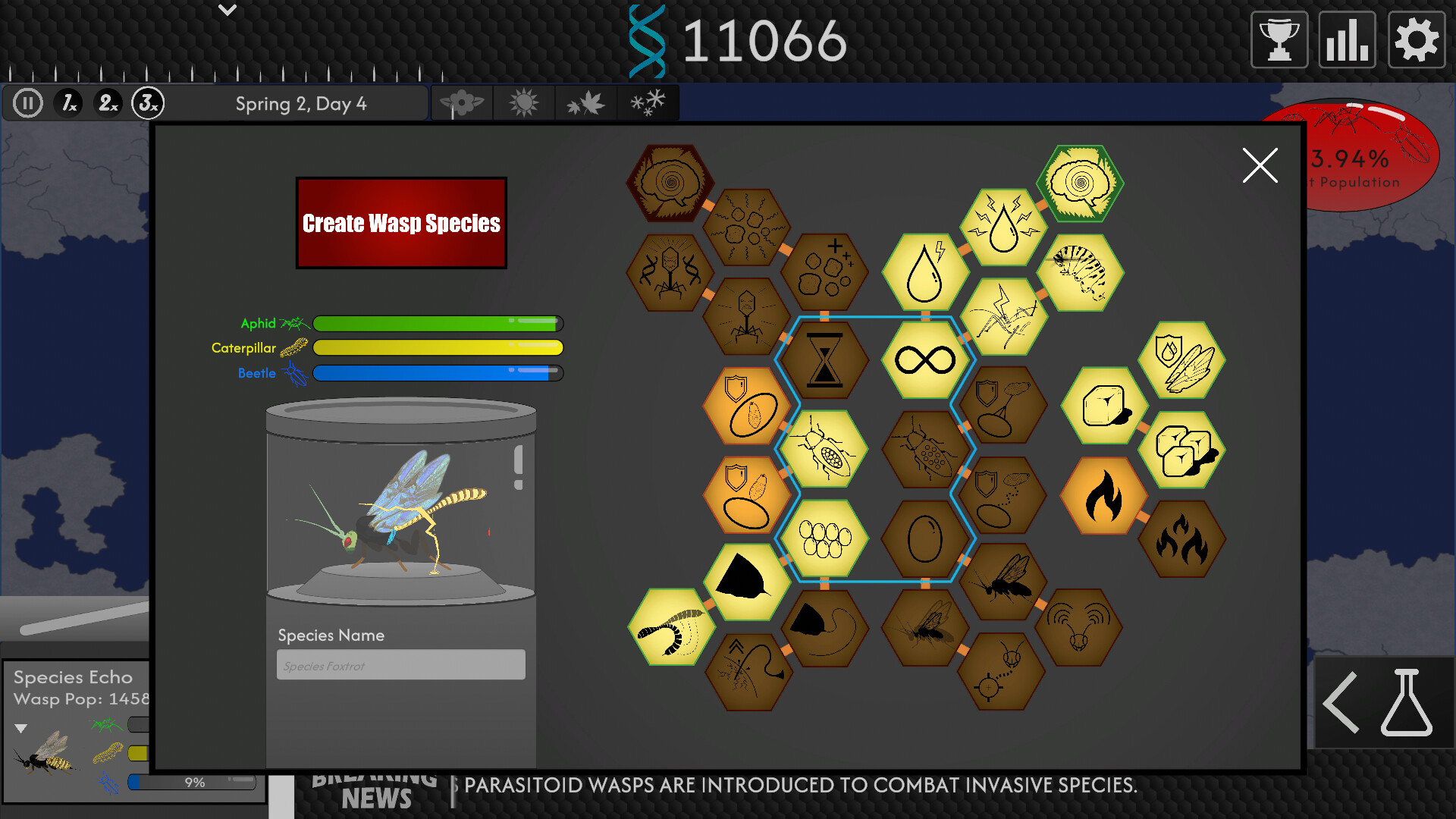The width and height of the screenshot is (1456, 819).
Task: Select the infinity symbol upgrade node
Action: click(924, 359)
